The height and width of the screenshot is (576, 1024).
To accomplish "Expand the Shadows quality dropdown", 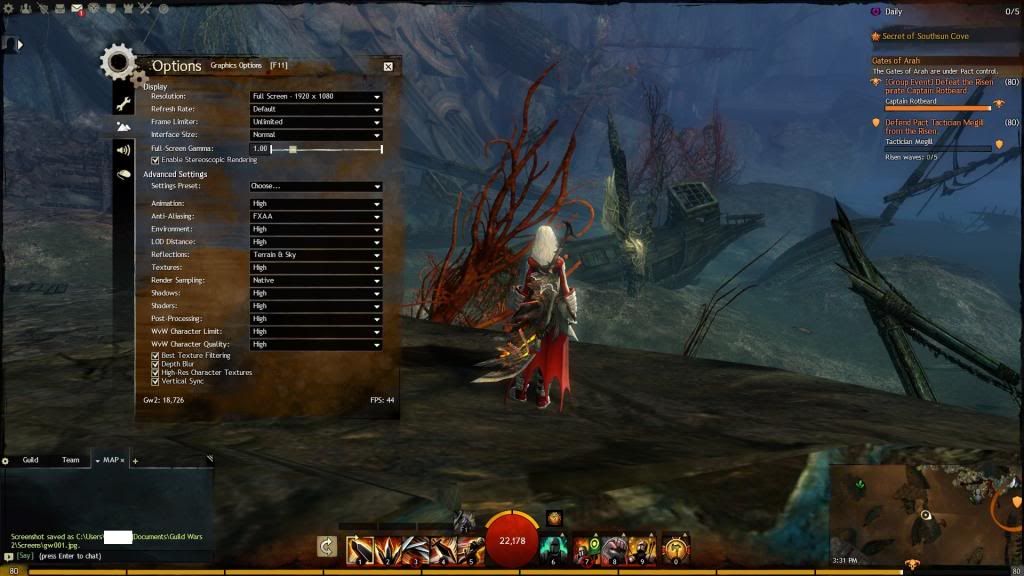I will pyautogui.click(x=316, y=293).
